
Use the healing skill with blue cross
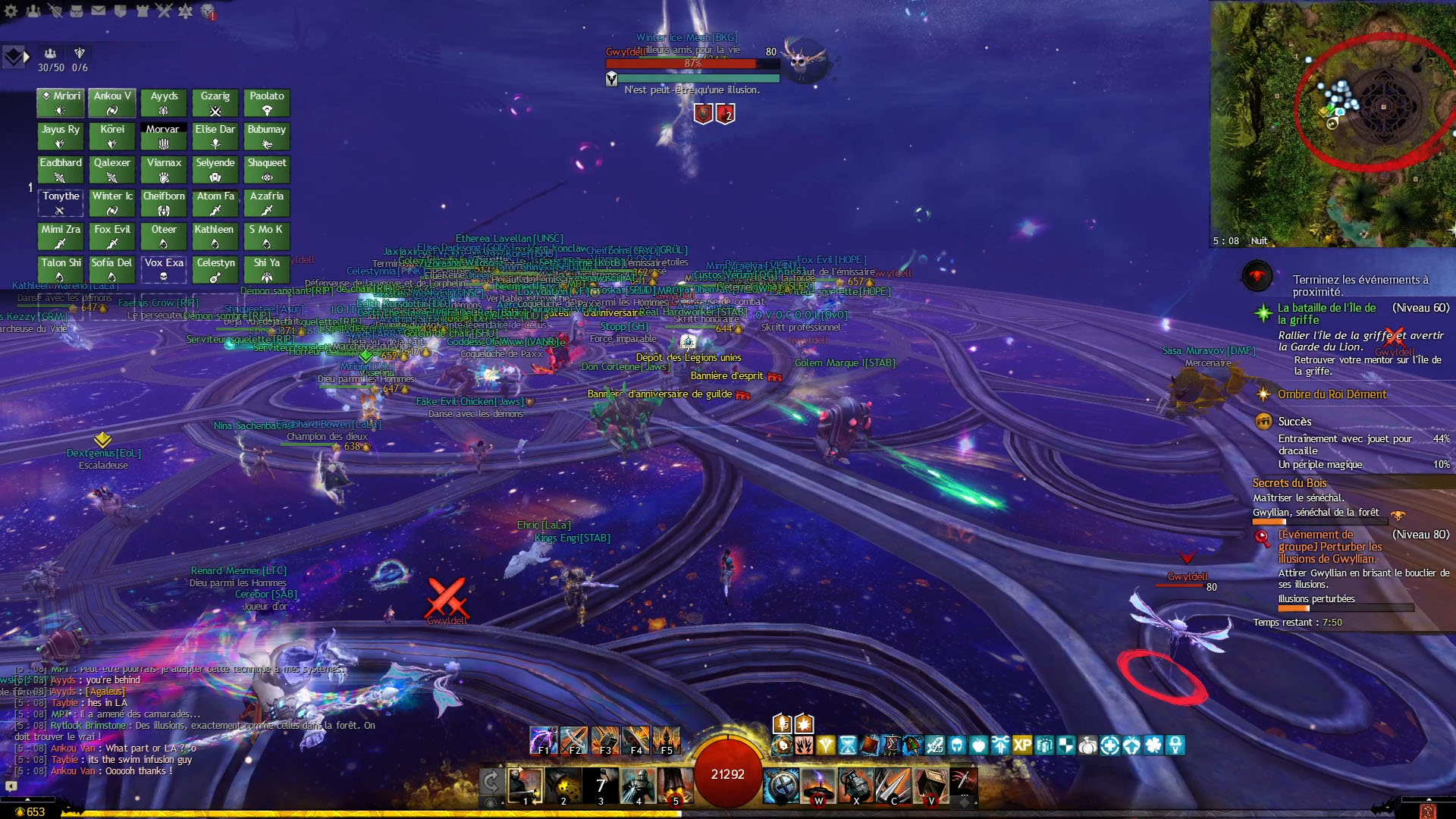click(x=781, y=786)
